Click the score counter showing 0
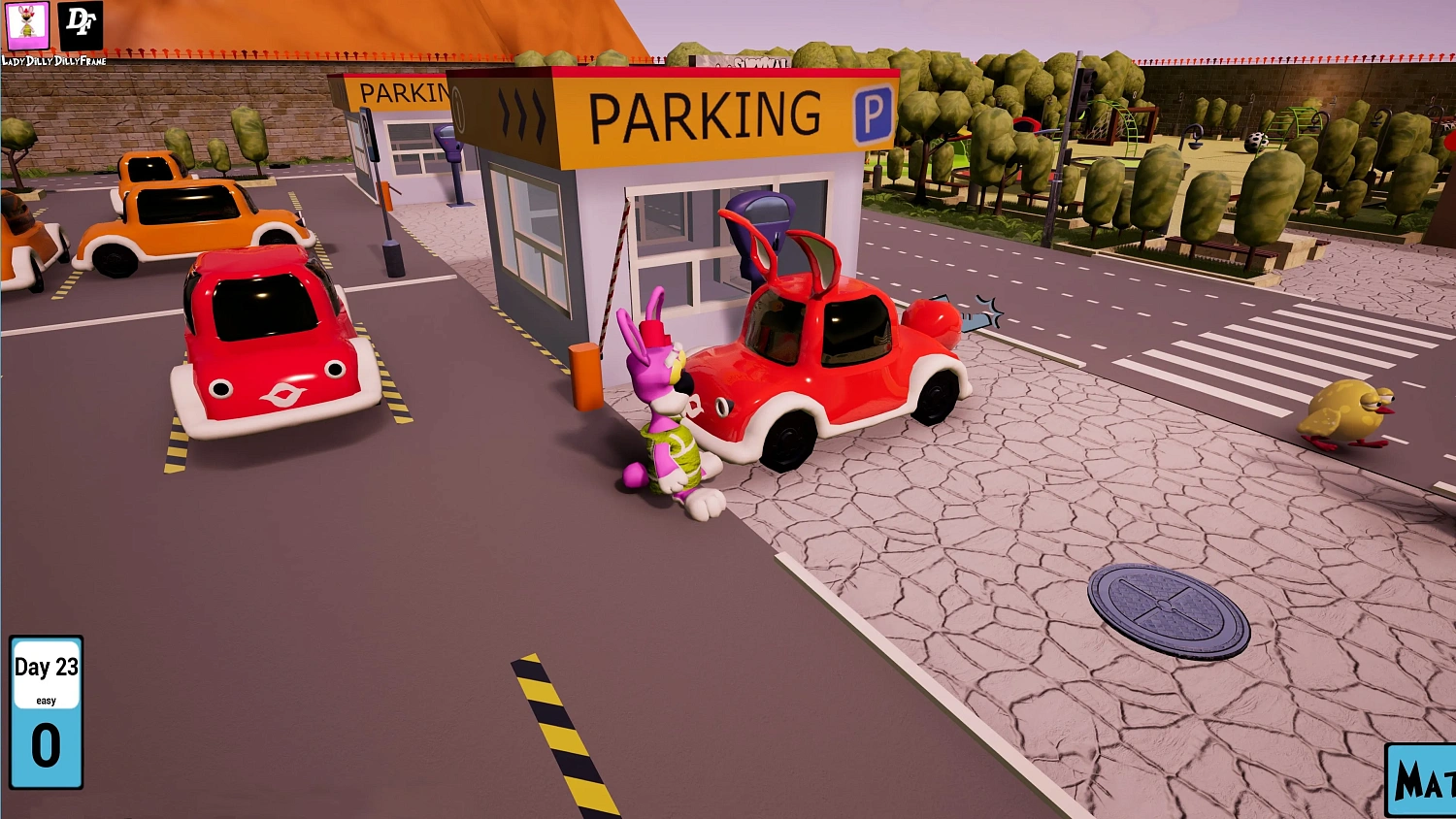The height and width of the screenshot is (819, 1456). tap(46, 745)
